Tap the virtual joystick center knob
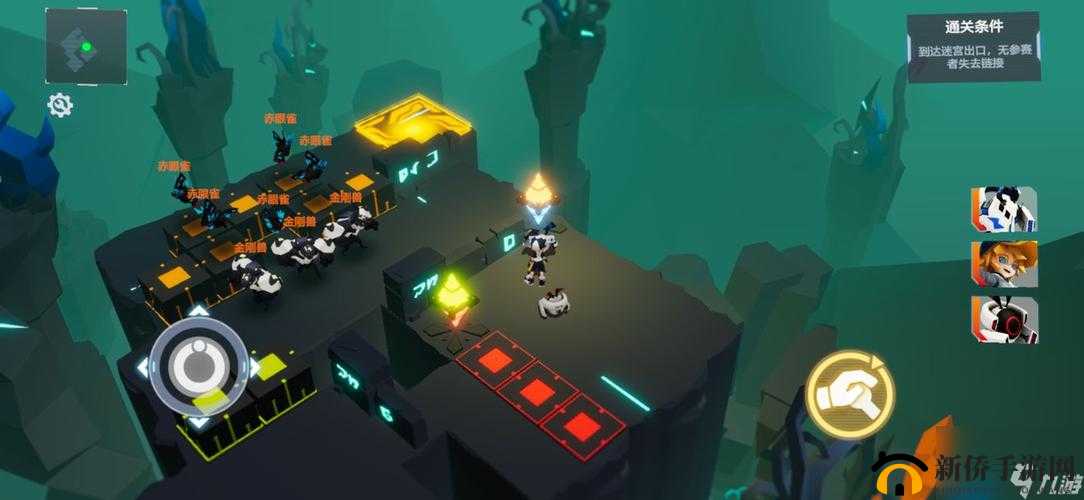This screenshot has height=500, width=1084. [200, 367]
